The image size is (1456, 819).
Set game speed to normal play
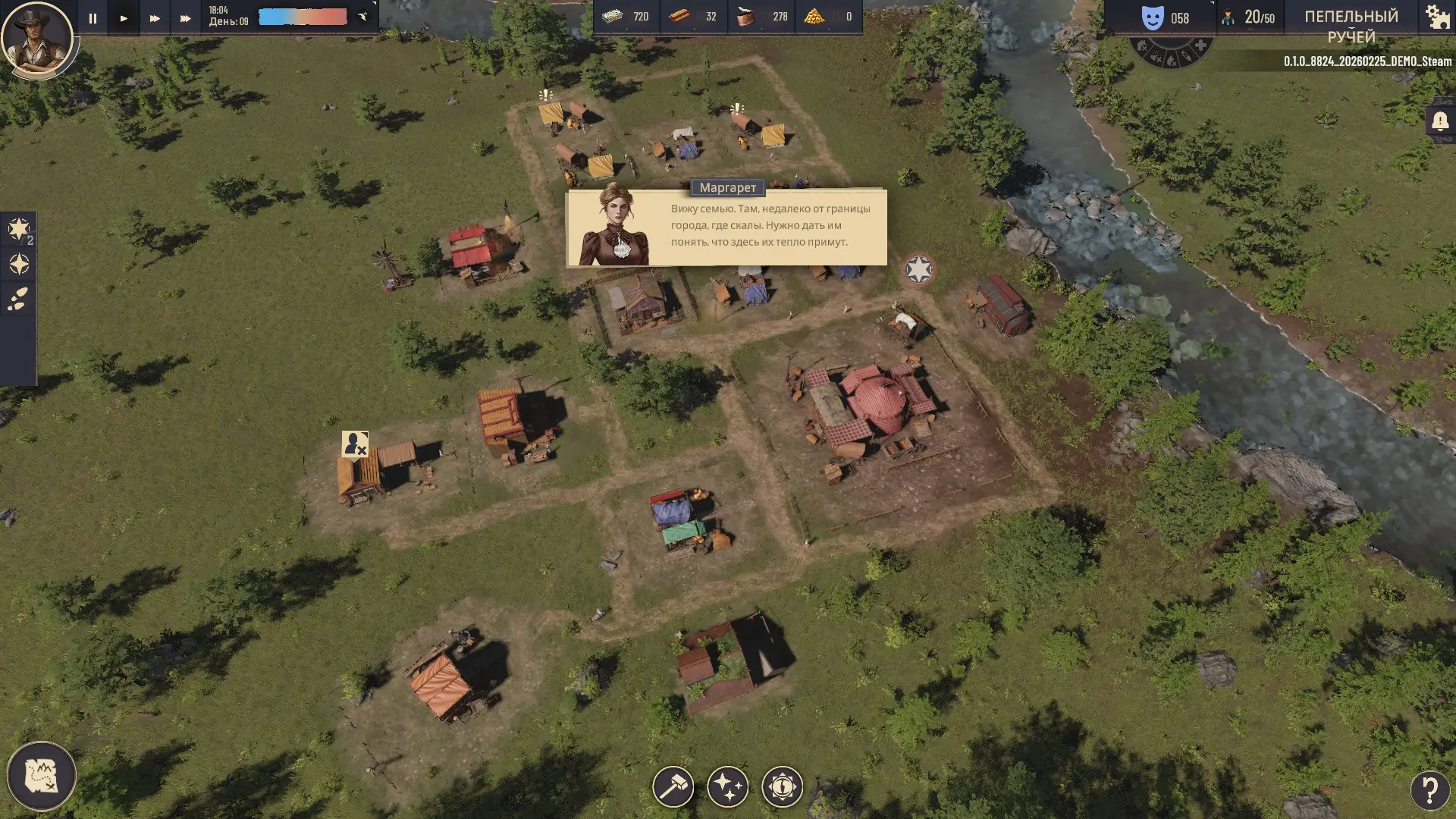tap(124, 18)
